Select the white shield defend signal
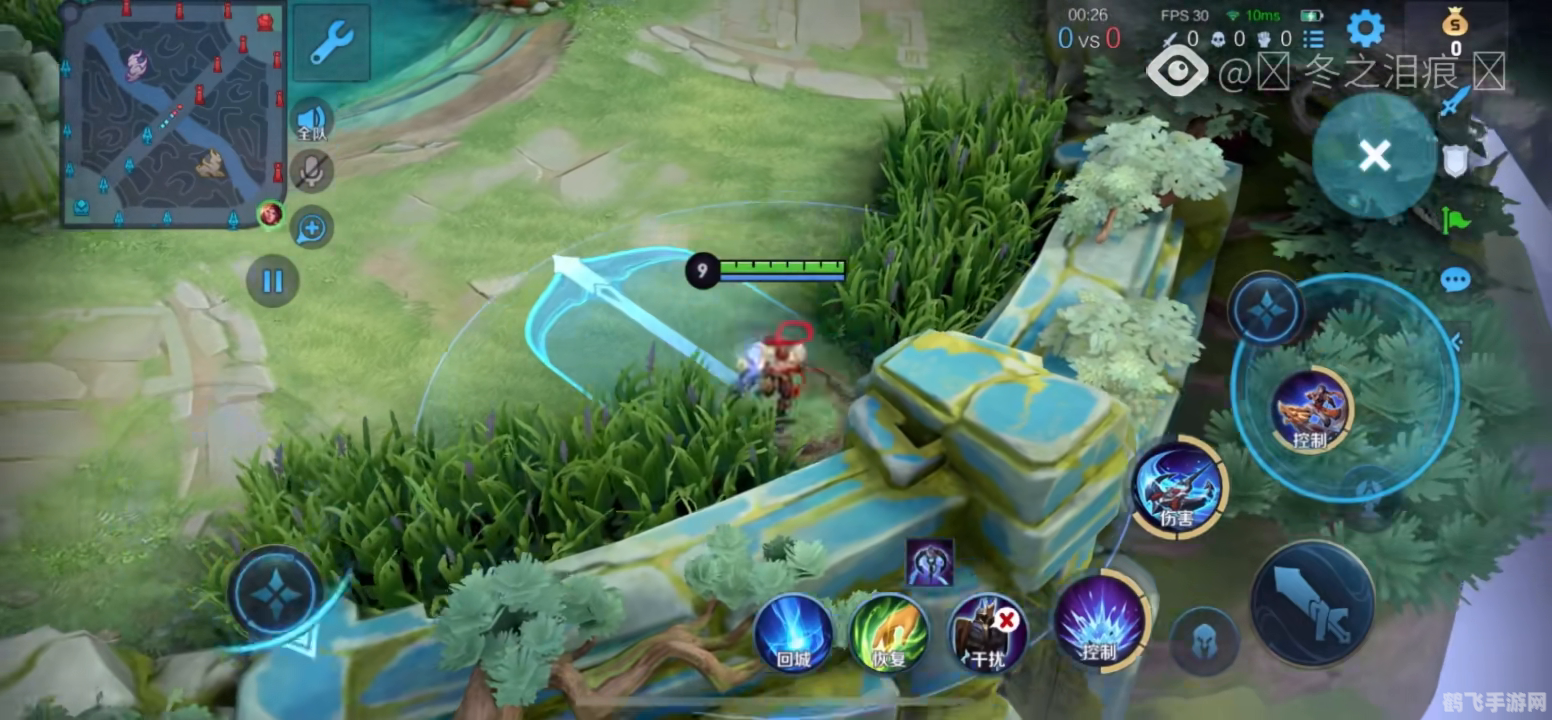The height and width of the screenshot is (720, 1552). 1455,160
